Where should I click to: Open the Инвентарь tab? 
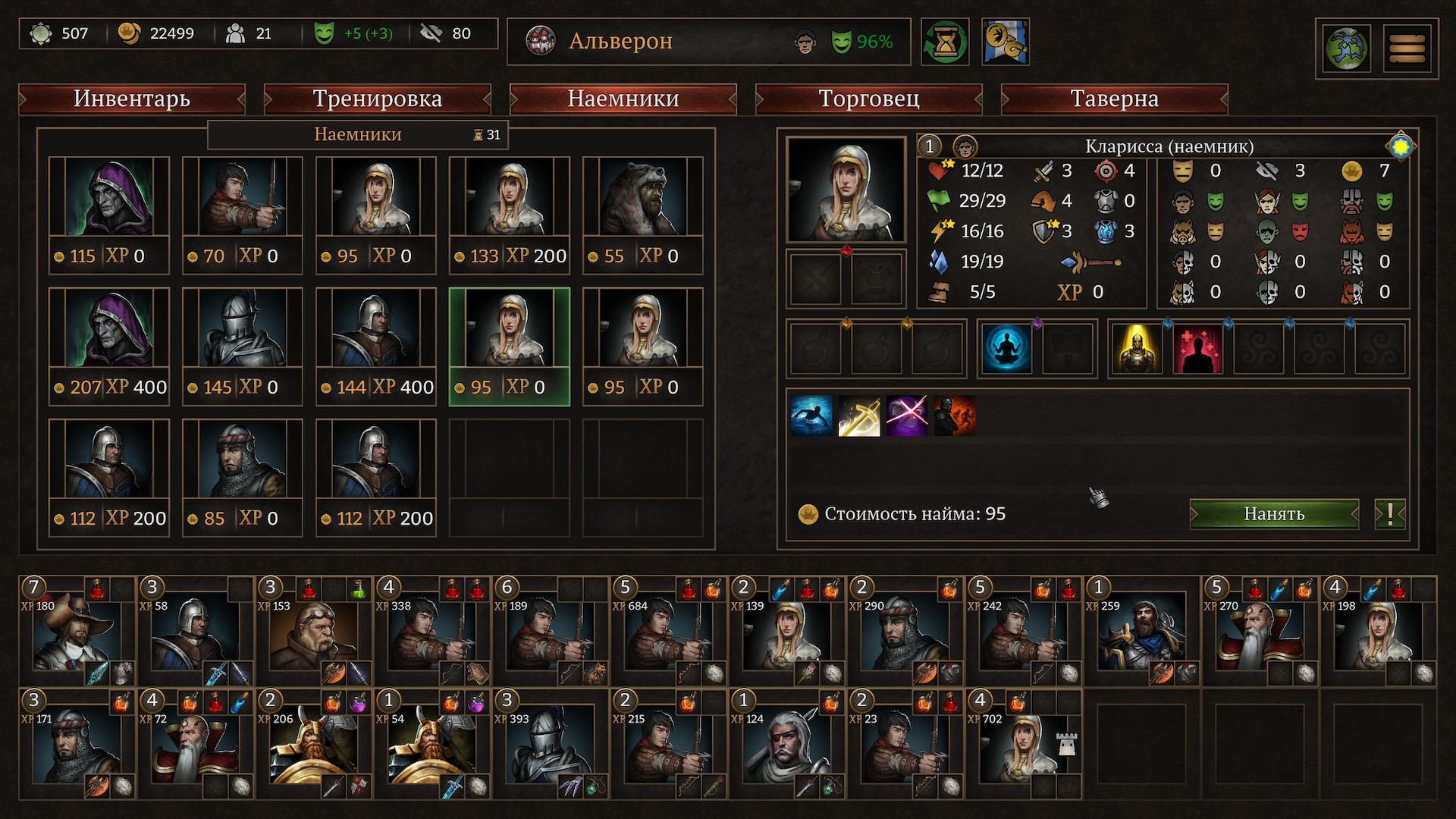[132, 99]
